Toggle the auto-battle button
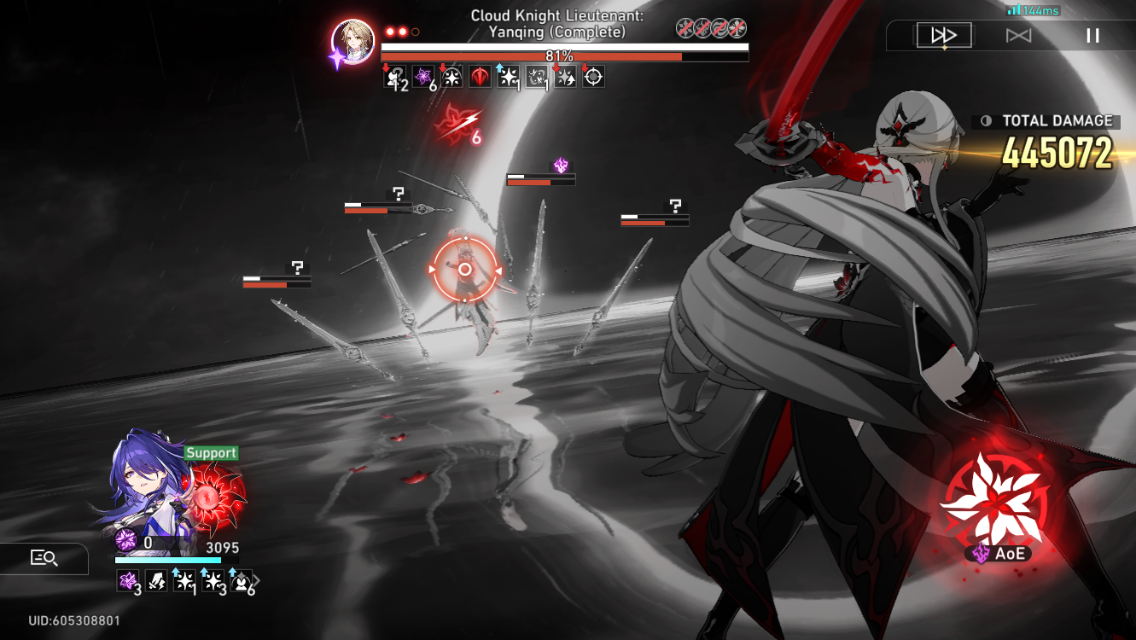1136x640 pixels. click(1018, 36)
